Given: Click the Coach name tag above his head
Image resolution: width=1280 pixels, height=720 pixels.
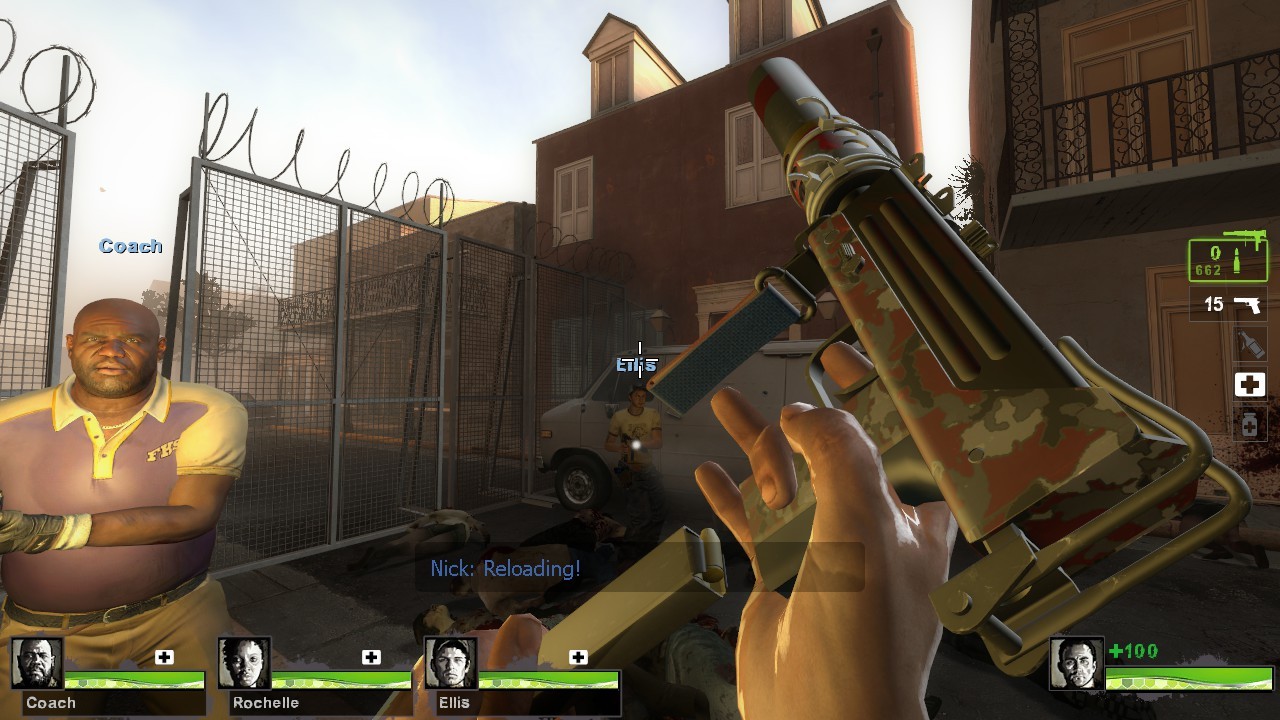Looking at the screenshot, I should (129, 245).
